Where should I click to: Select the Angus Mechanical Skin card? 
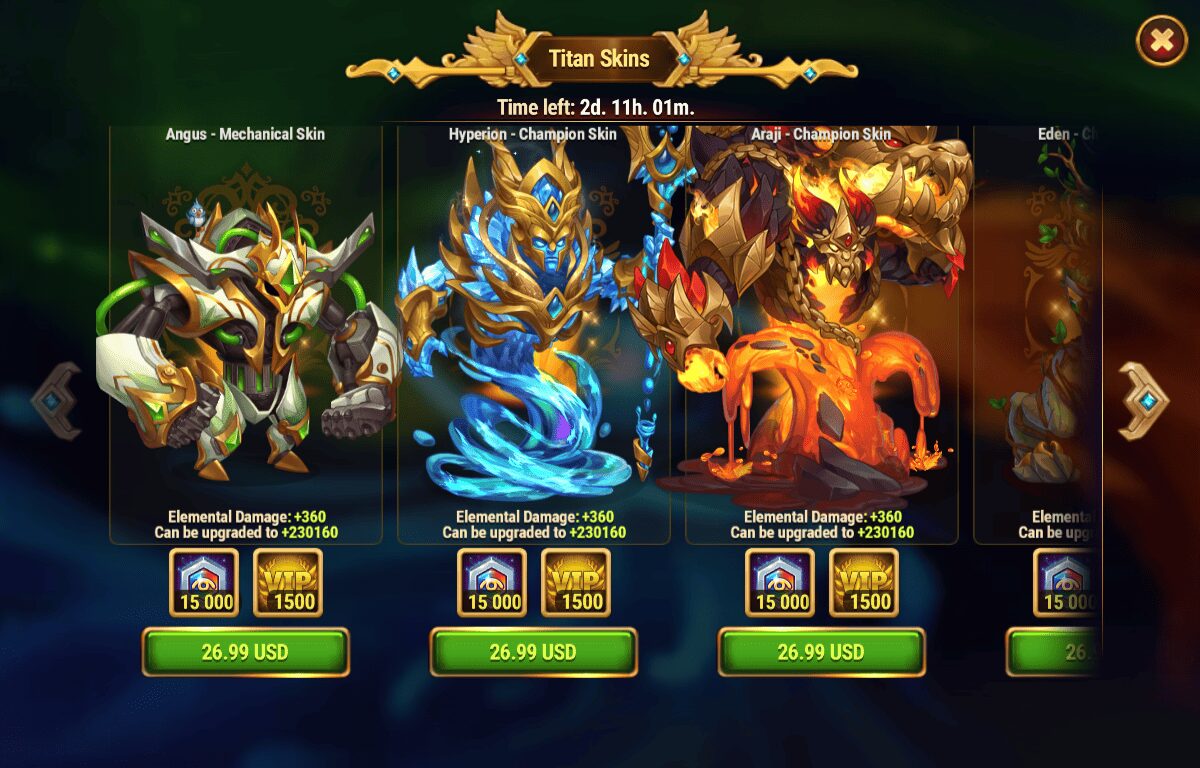(x=245, y=330)
